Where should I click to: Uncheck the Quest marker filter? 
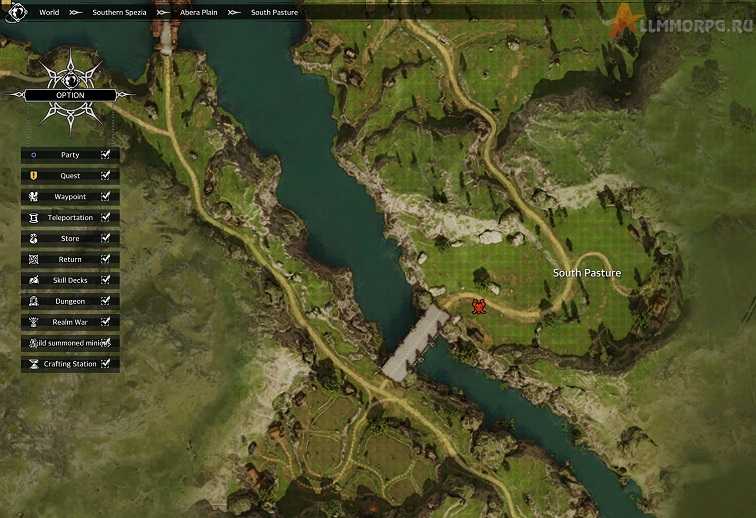[105, 176]
